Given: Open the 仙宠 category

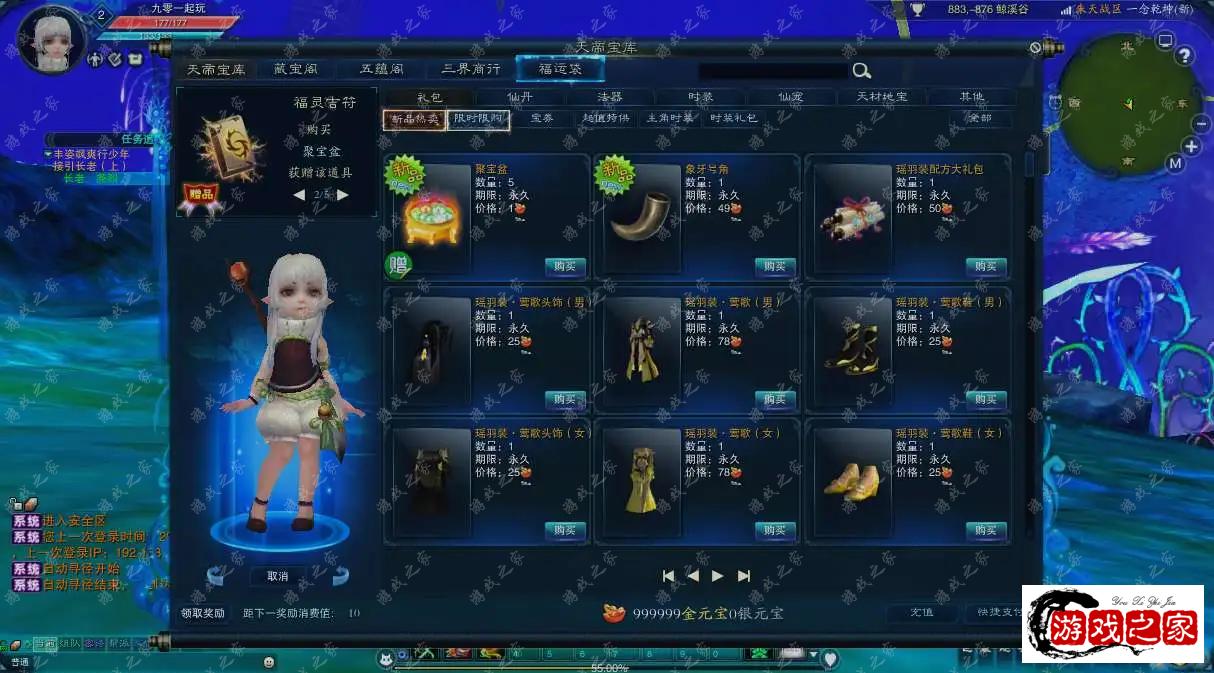Looking at the screenshot, I should (791, 97).
